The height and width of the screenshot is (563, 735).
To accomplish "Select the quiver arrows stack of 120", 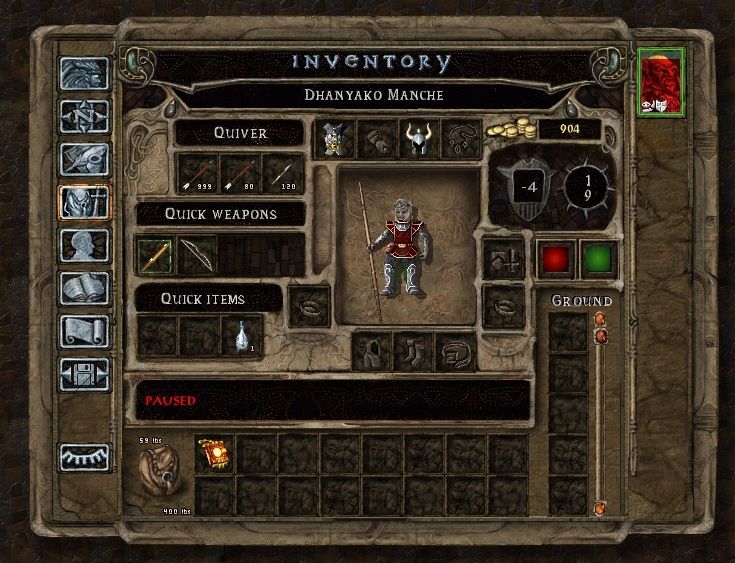I will point(282,173).
